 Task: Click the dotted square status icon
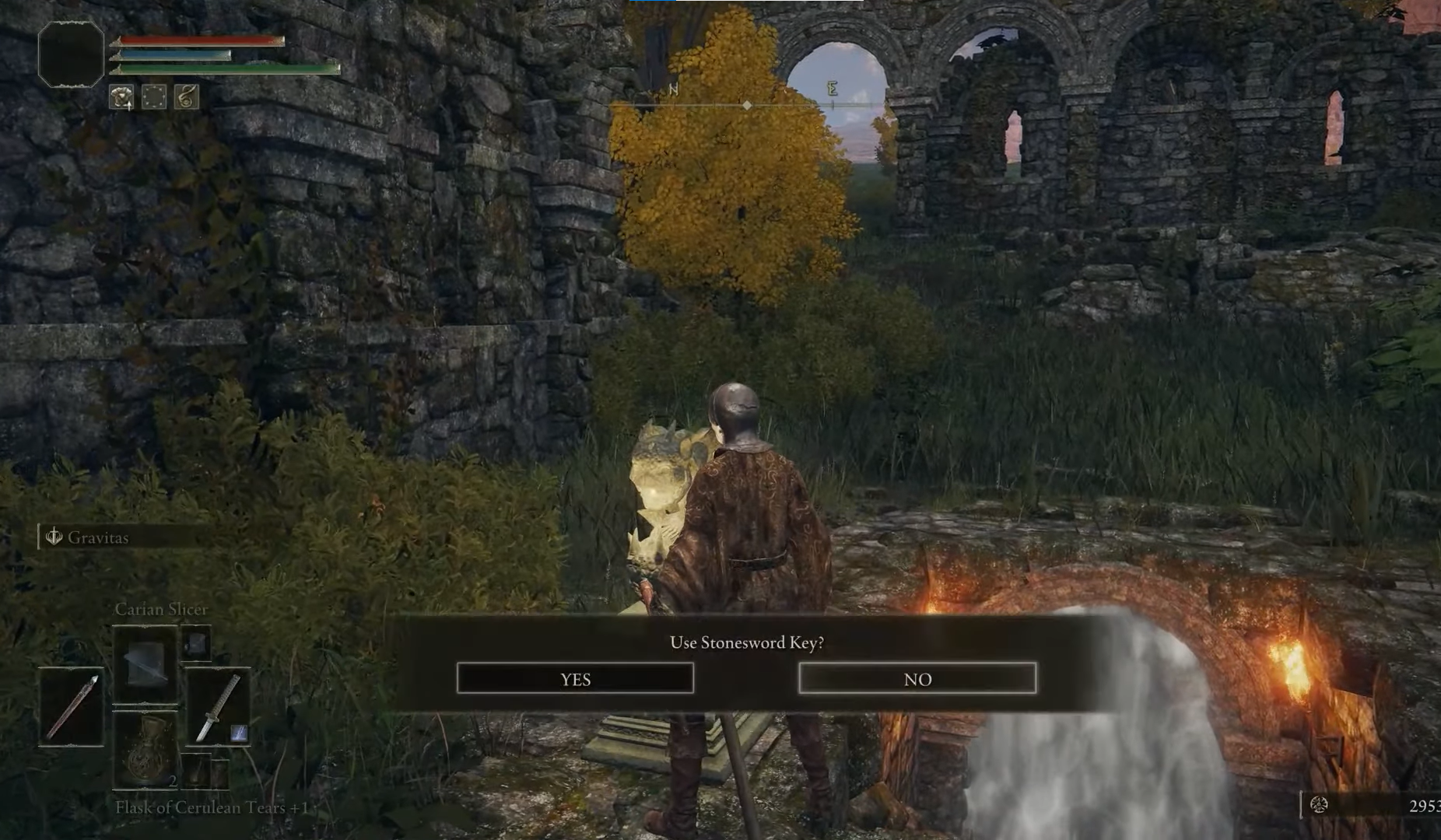click(x=154, y=97)
